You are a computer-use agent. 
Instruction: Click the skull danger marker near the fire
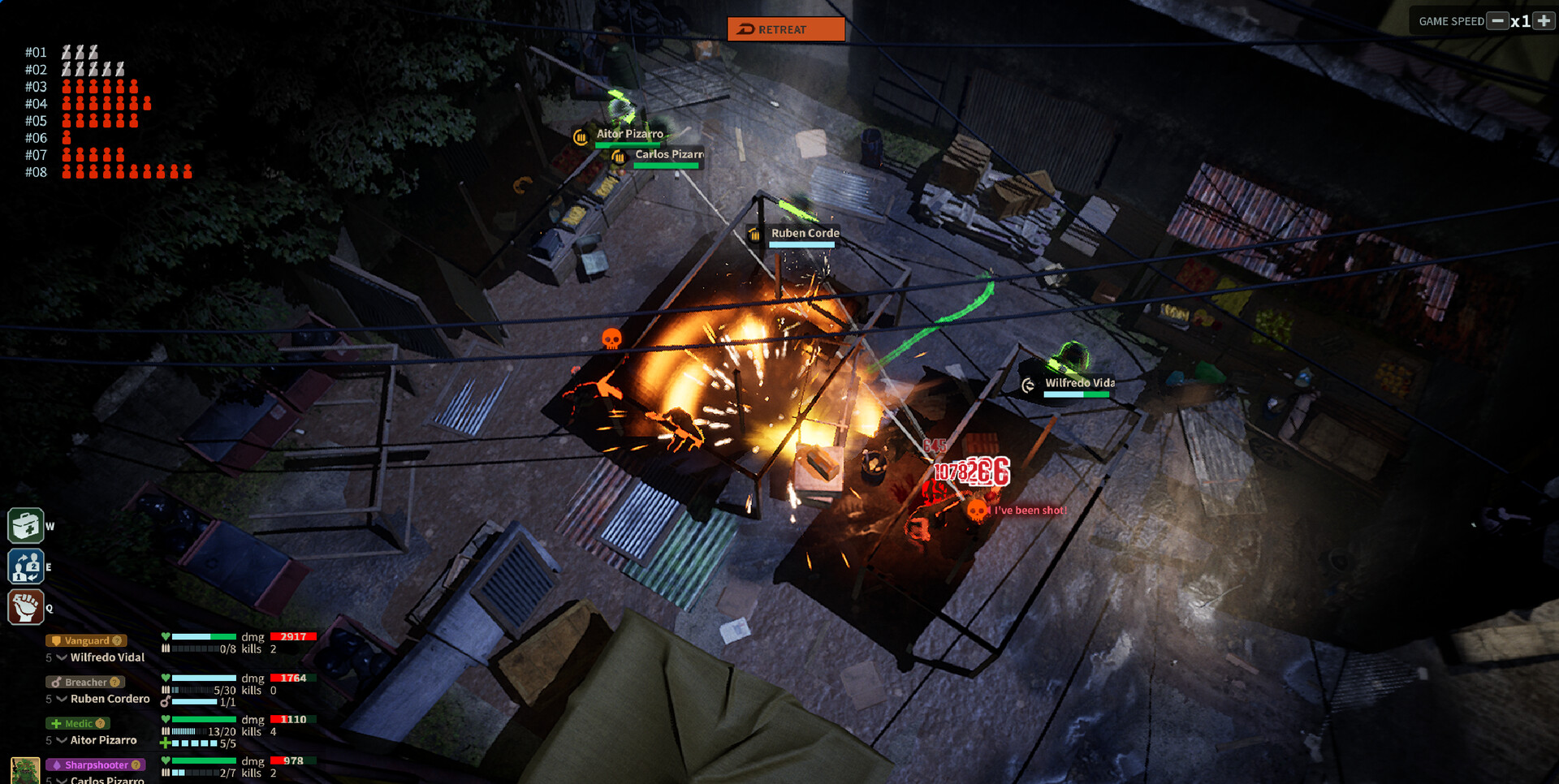(x=611, y=338)
